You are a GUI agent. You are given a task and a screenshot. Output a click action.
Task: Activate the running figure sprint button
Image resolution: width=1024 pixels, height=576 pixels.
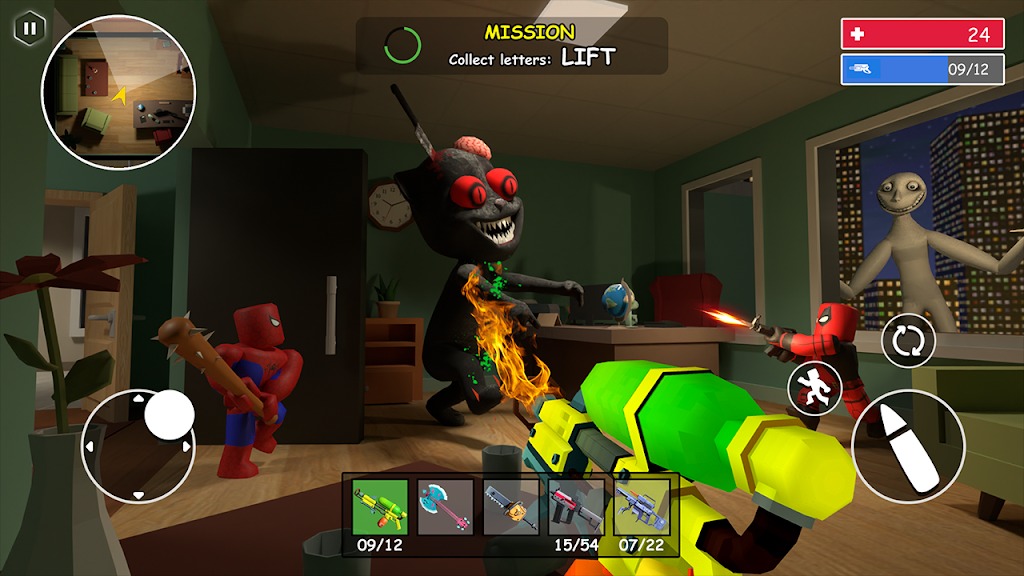pos(814,388)
